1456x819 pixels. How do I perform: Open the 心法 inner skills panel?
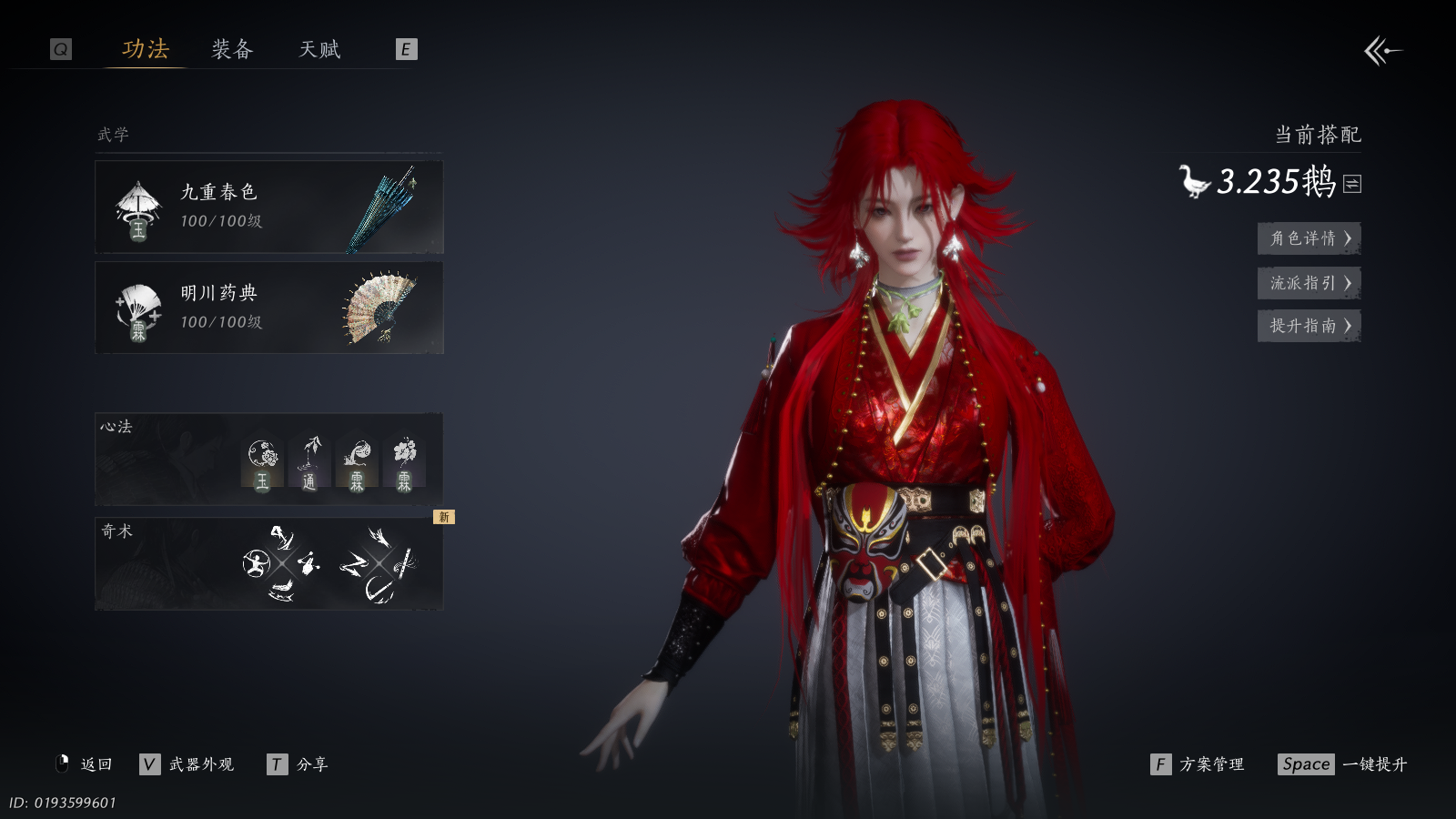coord(269,460)
